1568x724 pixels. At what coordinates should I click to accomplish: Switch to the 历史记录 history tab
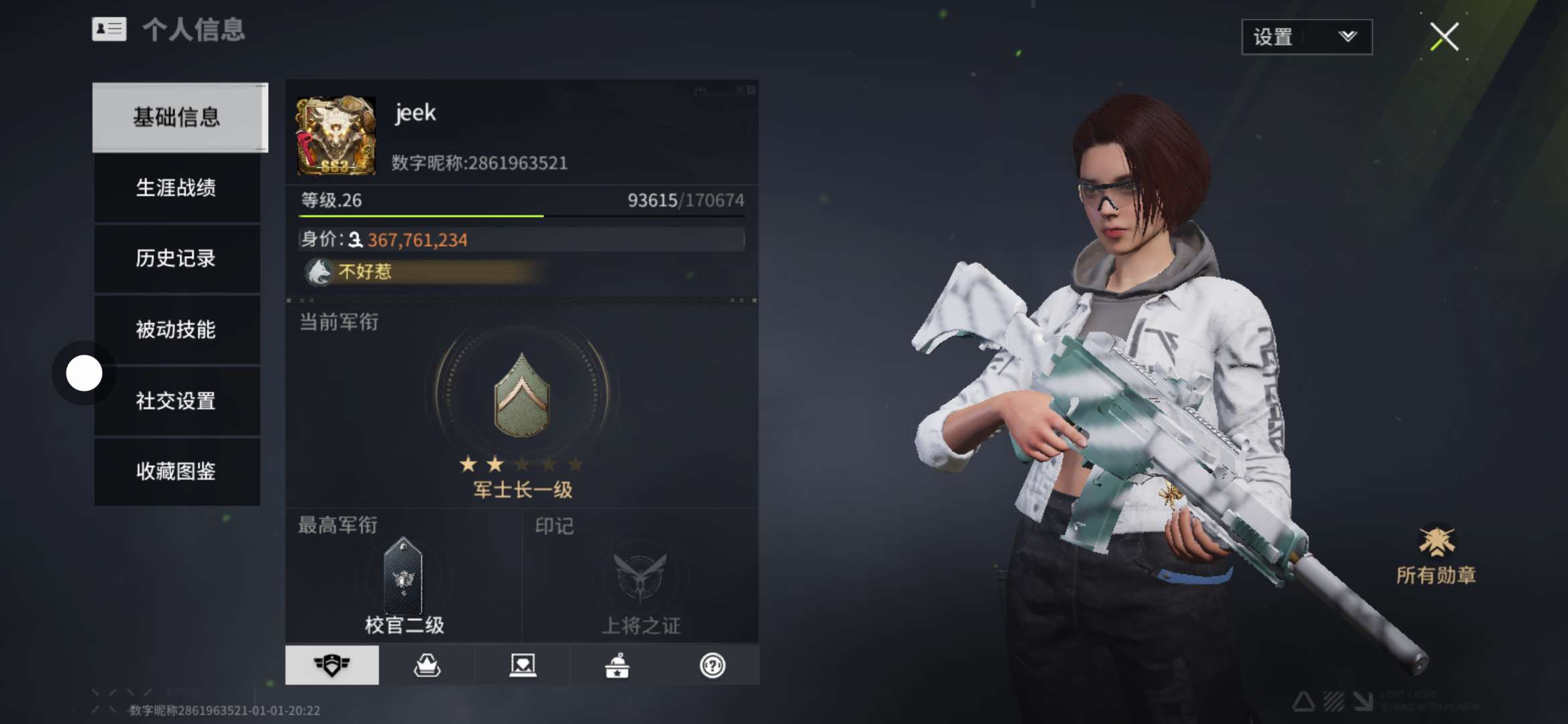[x=176, y=259]
